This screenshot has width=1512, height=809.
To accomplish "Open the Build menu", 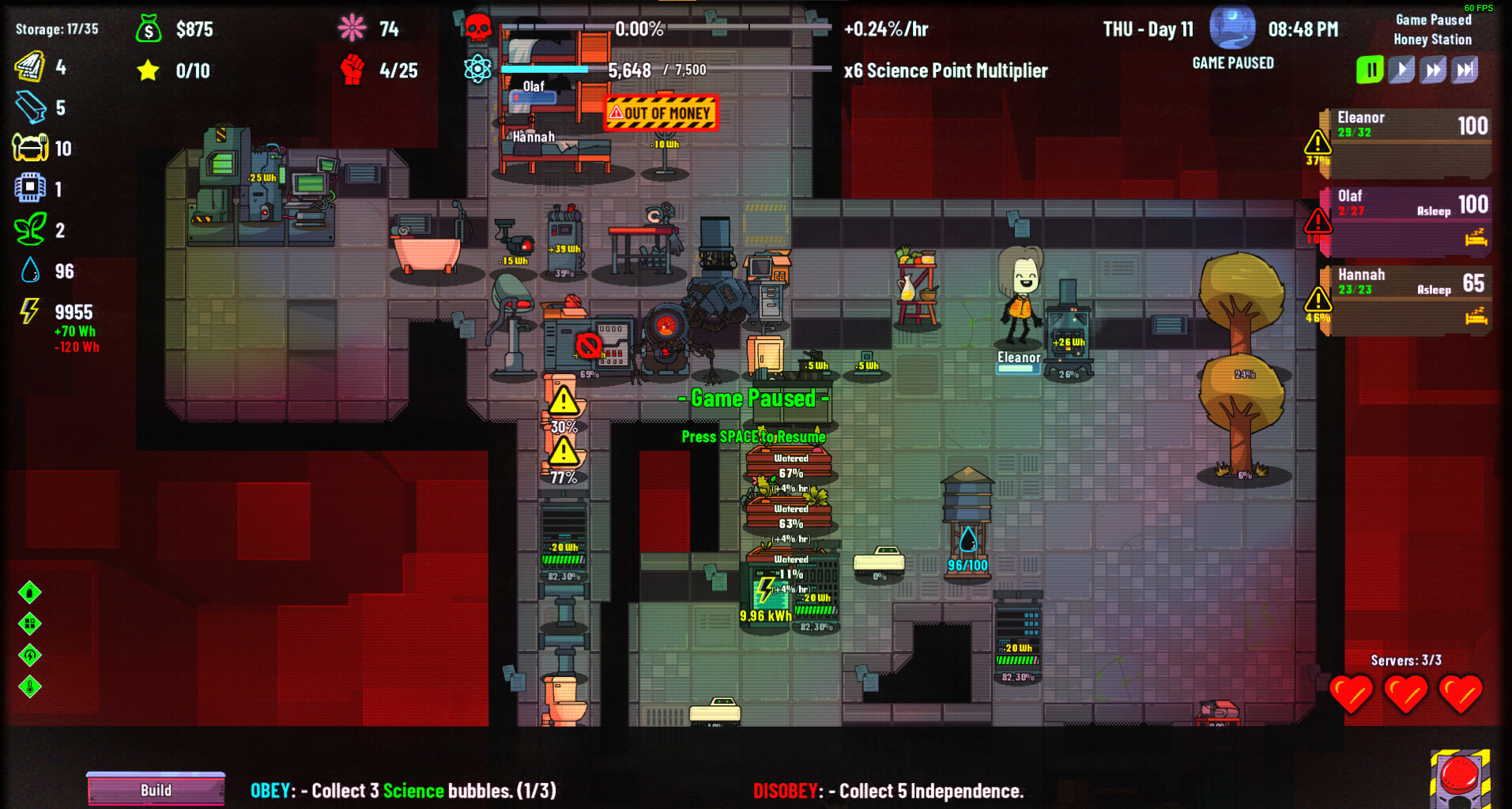I will point(156,789).
